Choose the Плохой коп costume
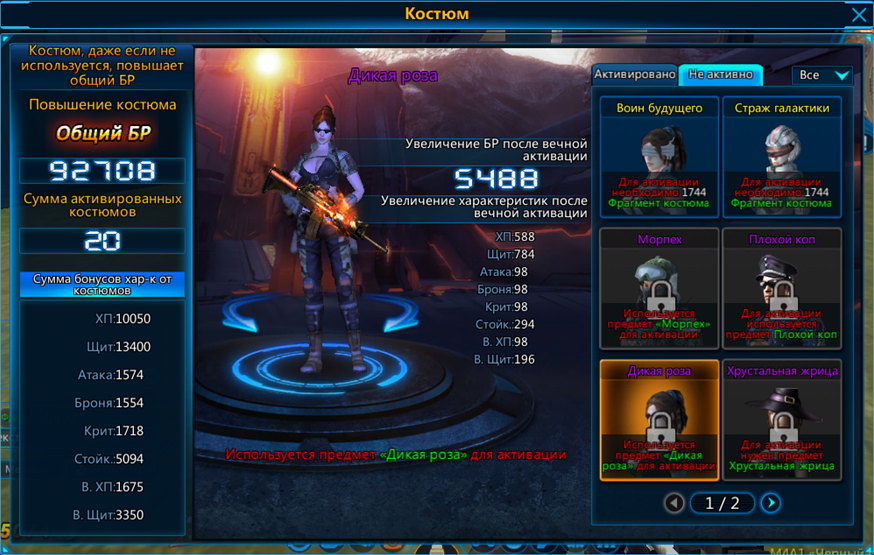The width and height of the screenshot is (874, 555). [x=781, y=287]
